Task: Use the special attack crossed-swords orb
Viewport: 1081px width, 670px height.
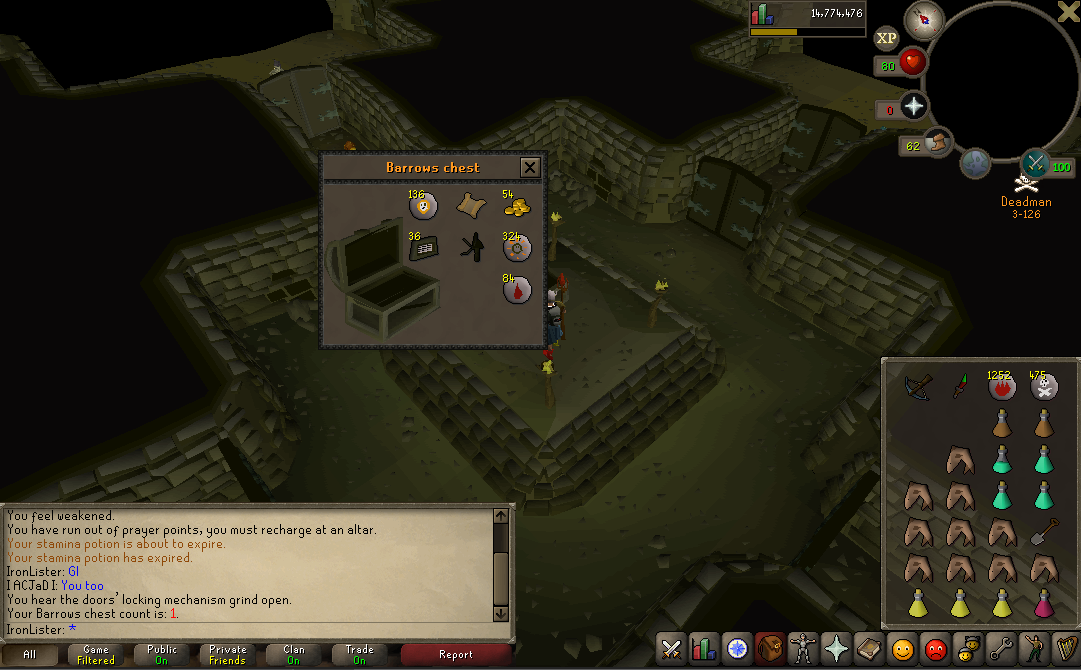Action: pos(1034,162)
